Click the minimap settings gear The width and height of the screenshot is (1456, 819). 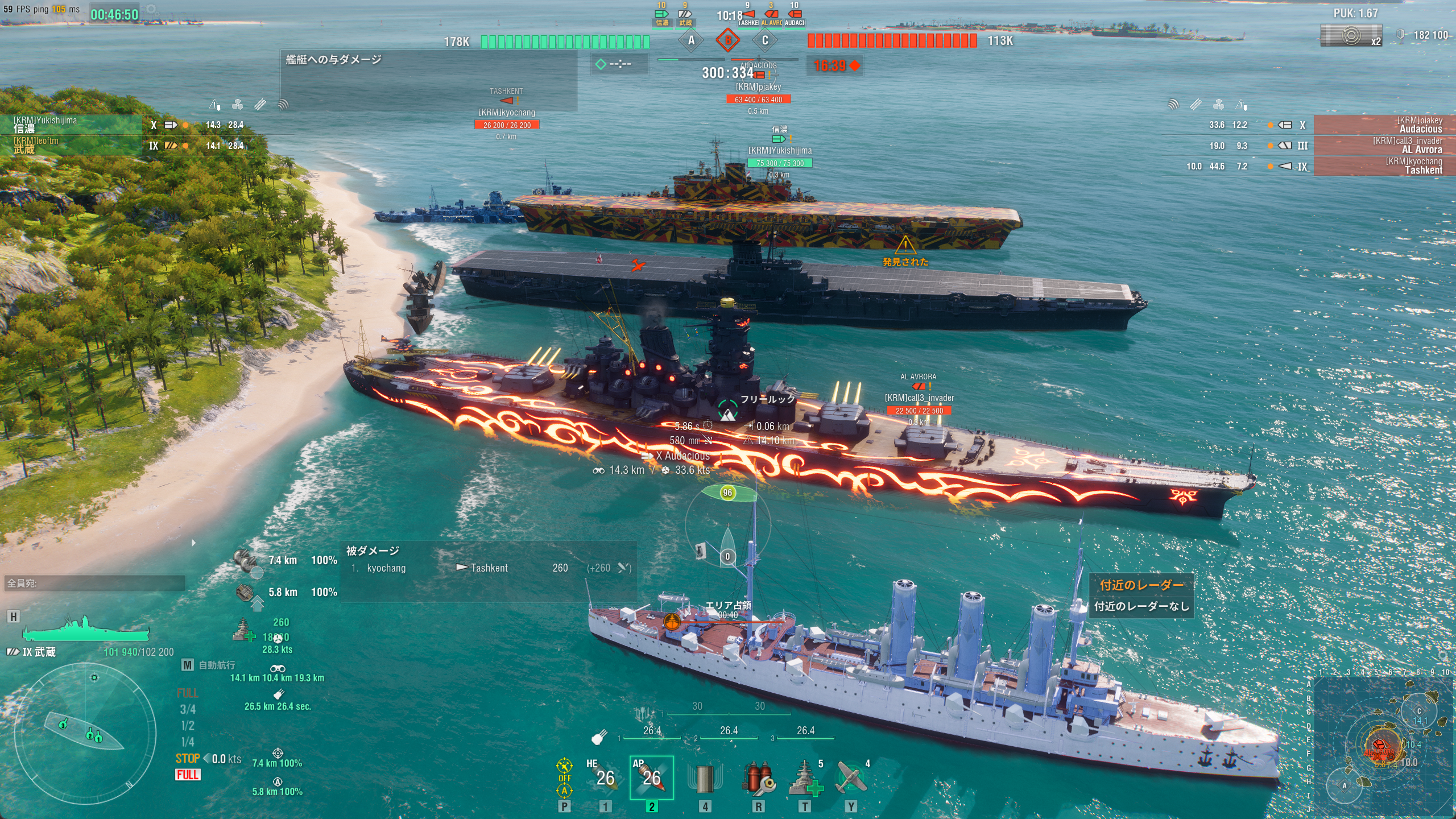point(1444,656)
